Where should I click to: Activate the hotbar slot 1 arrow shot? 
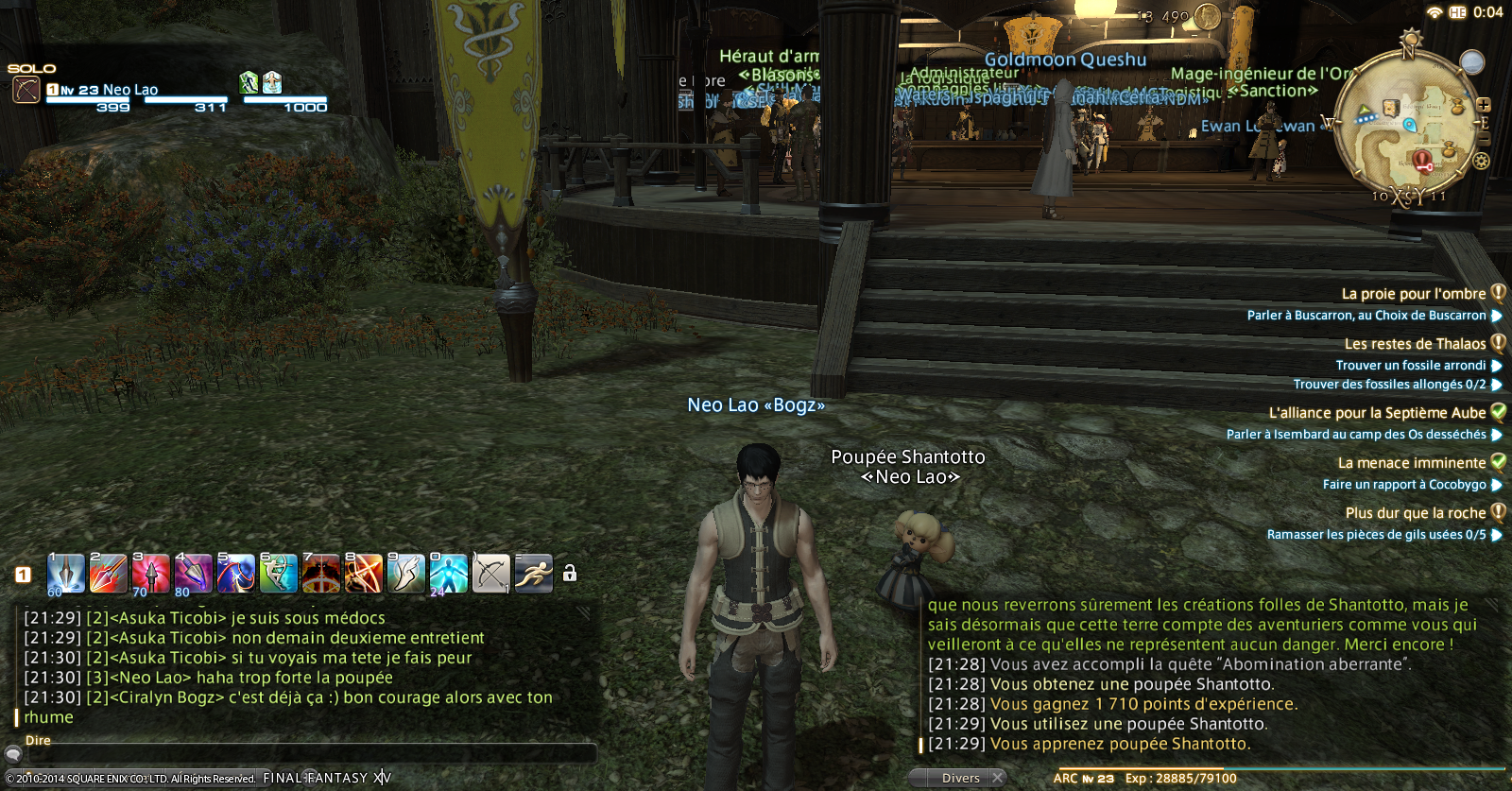click(x=66, y=574)
